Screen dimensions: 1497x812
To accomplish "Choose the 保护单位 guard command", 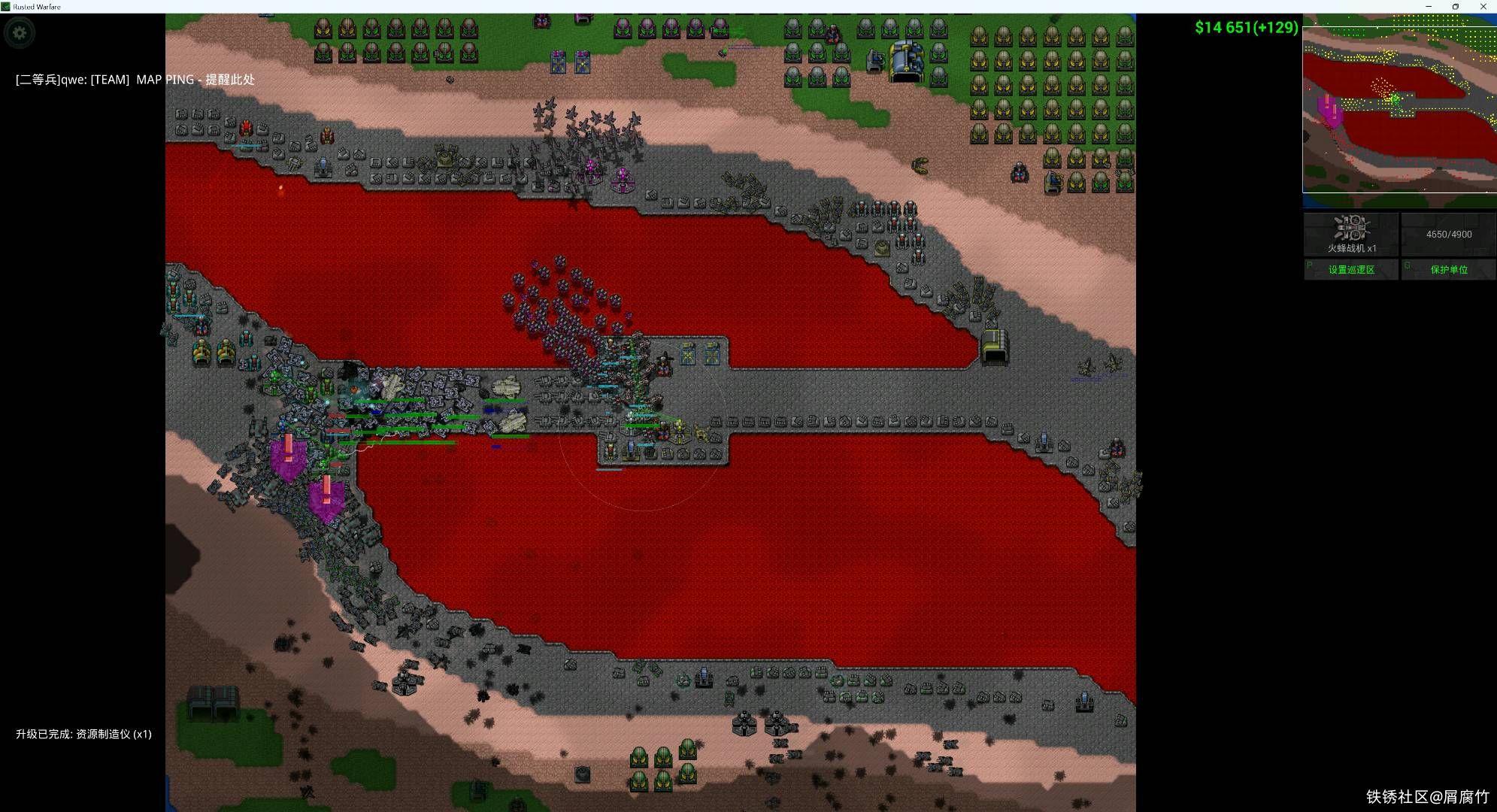I will pos(1448,269).
